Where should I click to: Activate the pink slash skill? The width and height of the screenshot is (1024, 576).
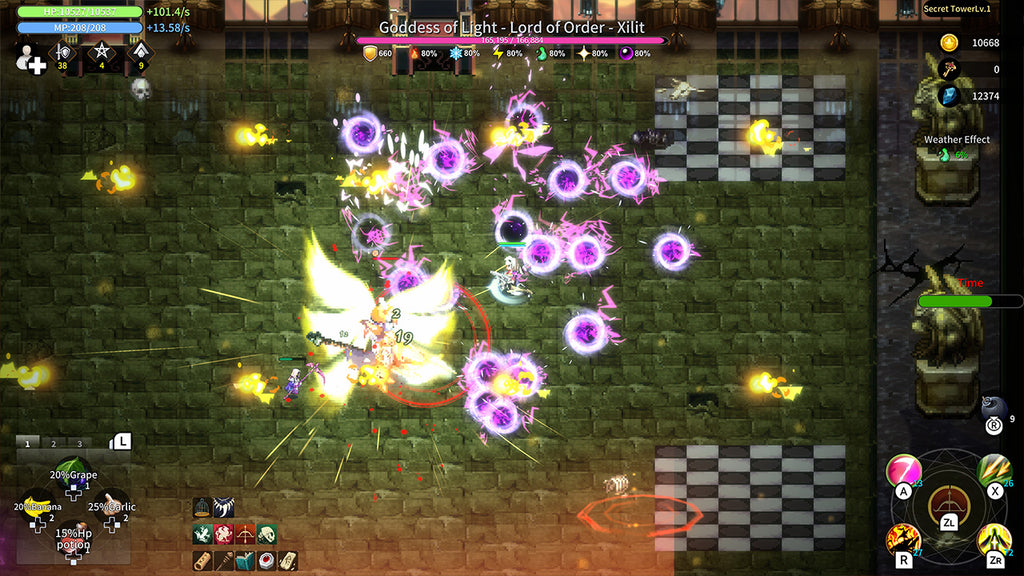pos(903,469)
